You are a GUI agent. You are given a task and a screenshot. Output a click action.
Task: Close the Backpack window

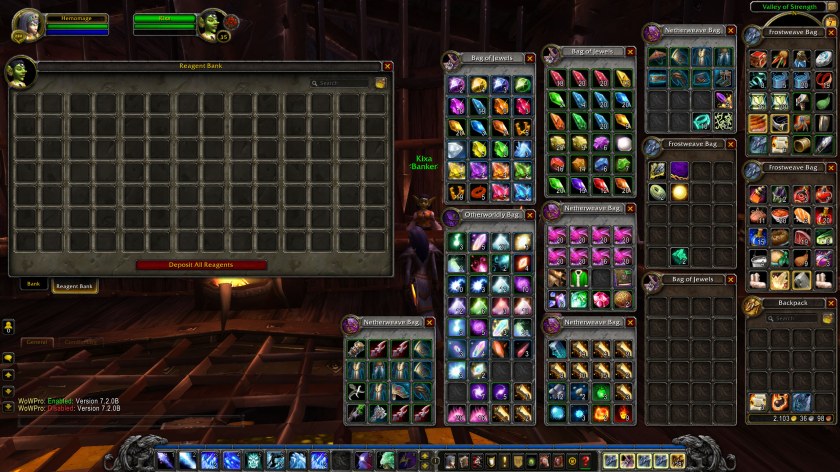tap(831, 303)
